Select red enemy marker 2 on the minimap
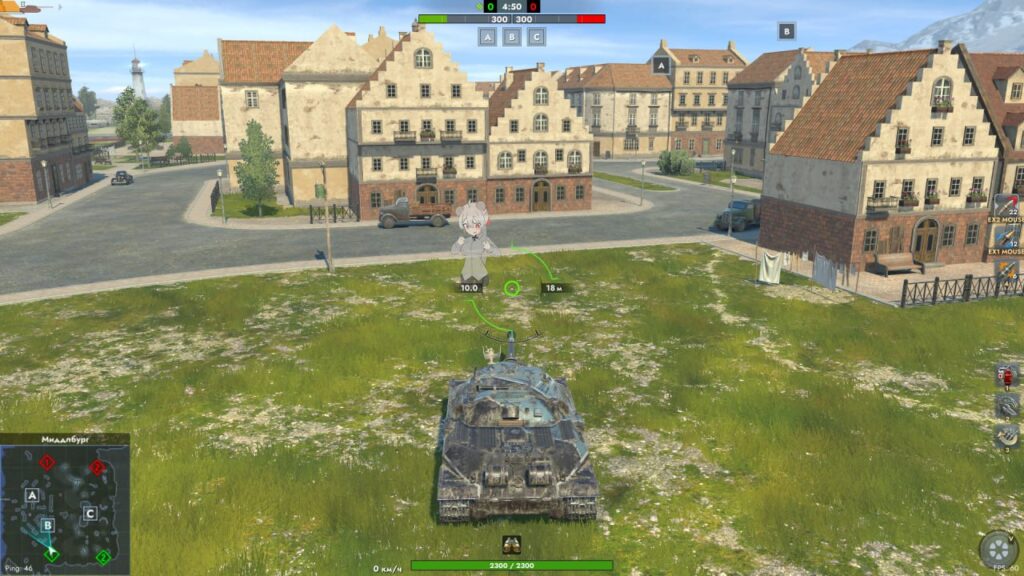 [97, 466]
